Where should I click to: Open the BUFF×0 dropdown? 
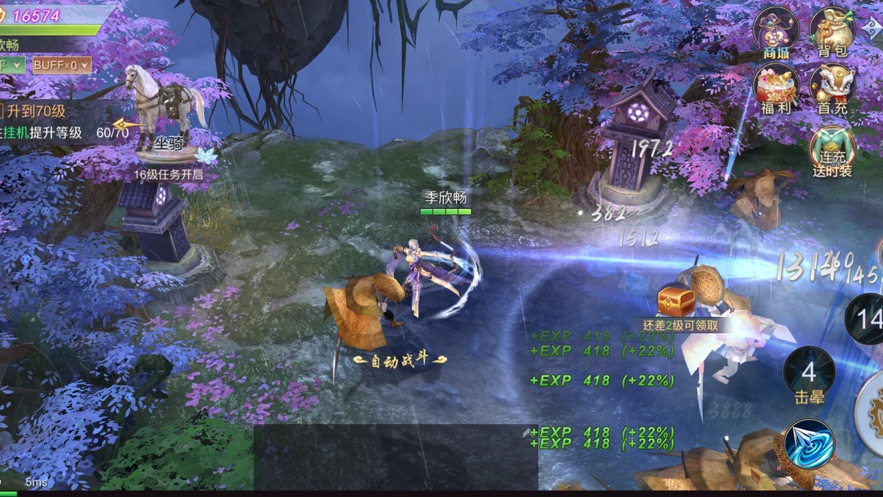(x=61, y=65)
